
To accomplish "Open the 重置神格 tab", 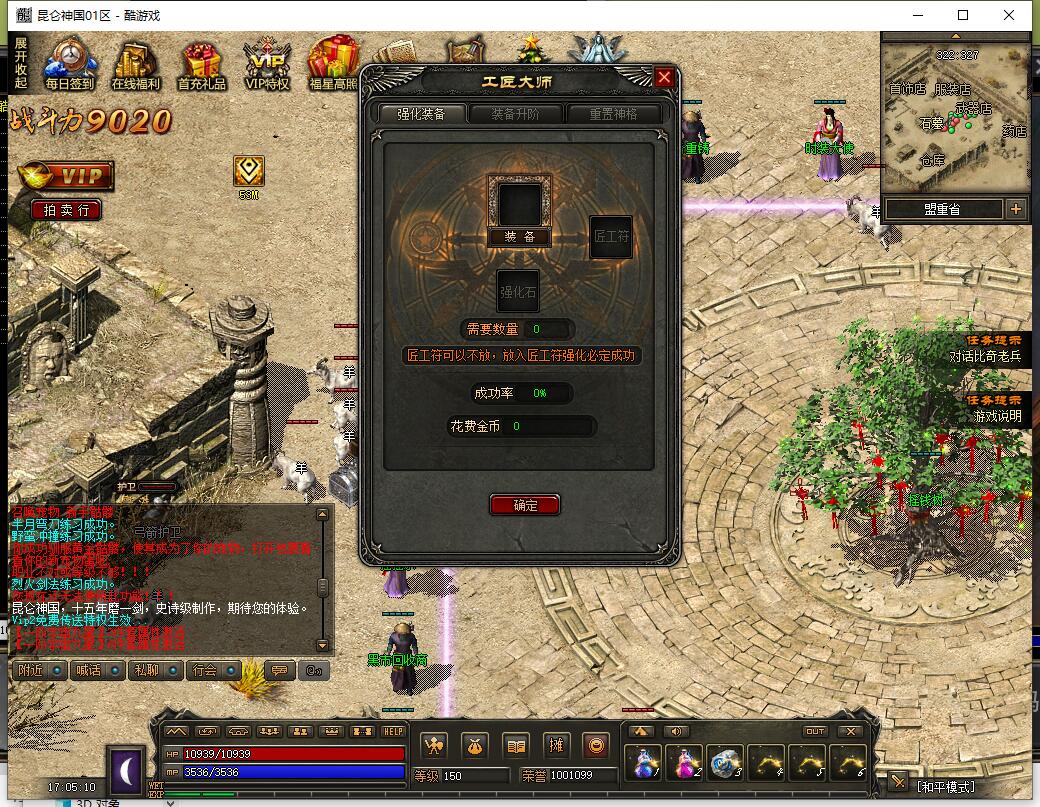I will point(614,114).
